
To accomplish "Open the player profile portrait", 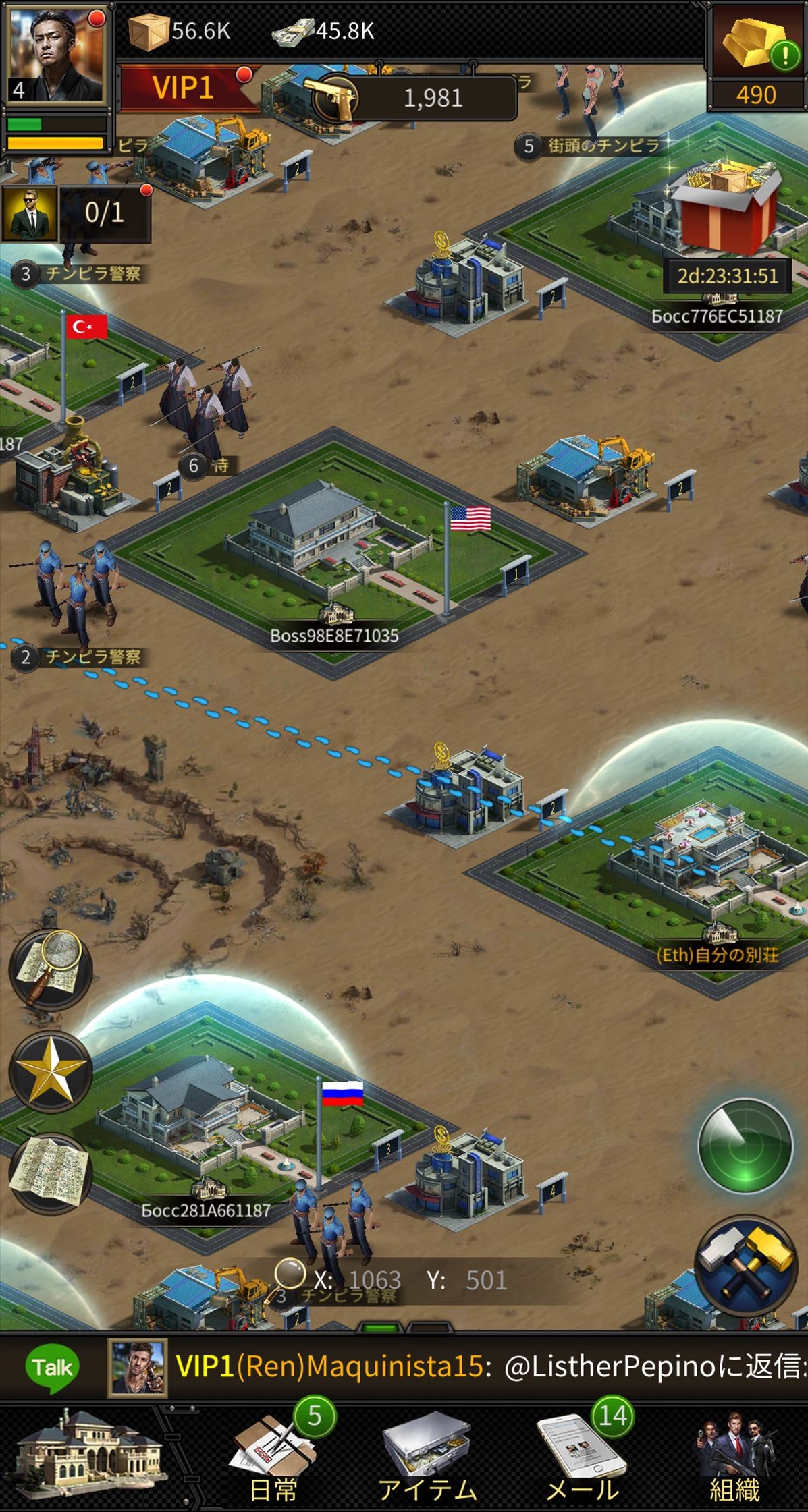I will pos(55,54).
